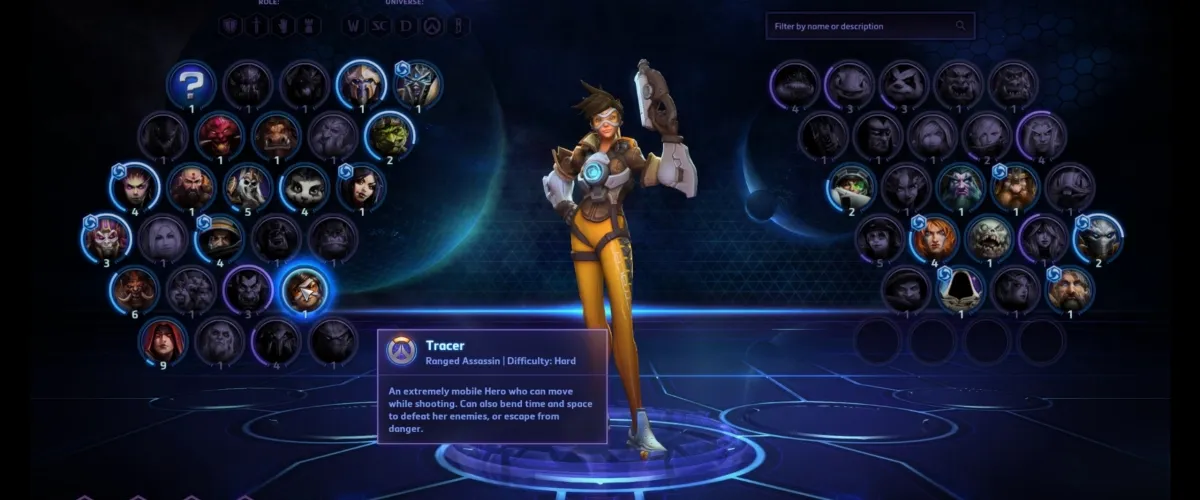Choose the red-hooded woman hero portrait
Viewport: 1200px width, 500px height.
tap(162, 342)
